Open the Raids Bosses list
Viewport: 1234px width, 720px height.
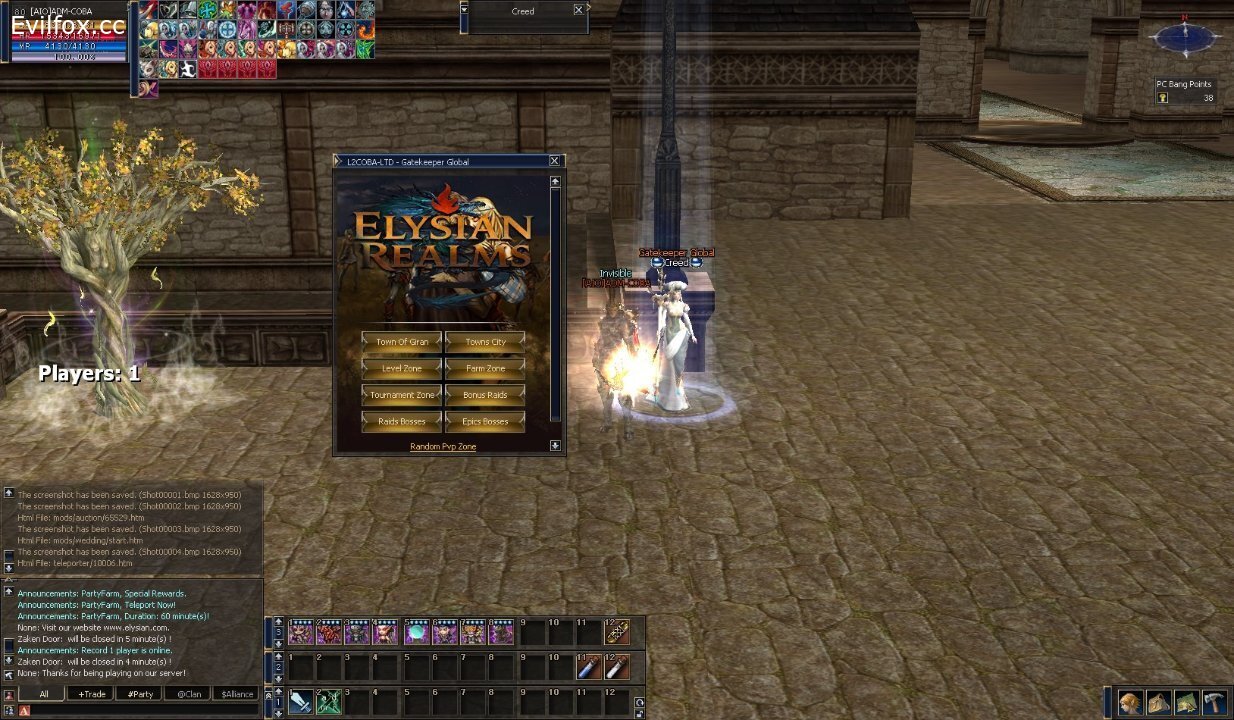402,422
